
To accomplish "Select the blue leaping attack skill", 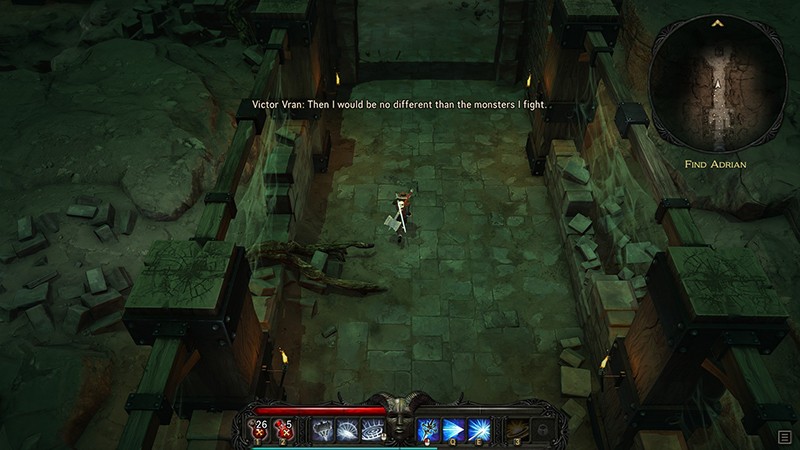I will pyautogui.click(x=428, y=429).
